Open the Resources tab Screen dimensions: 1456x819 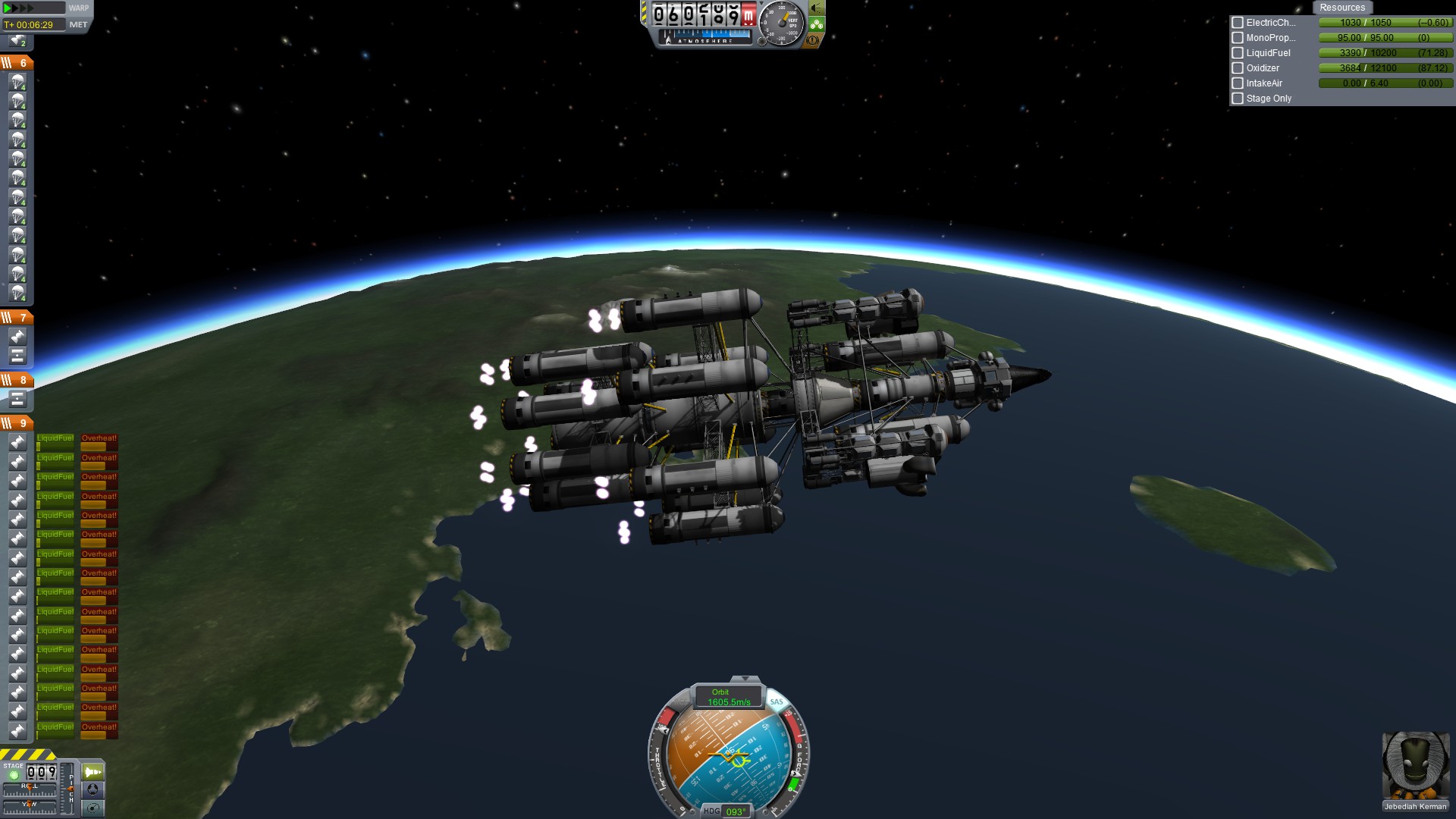pos(1341,8)
